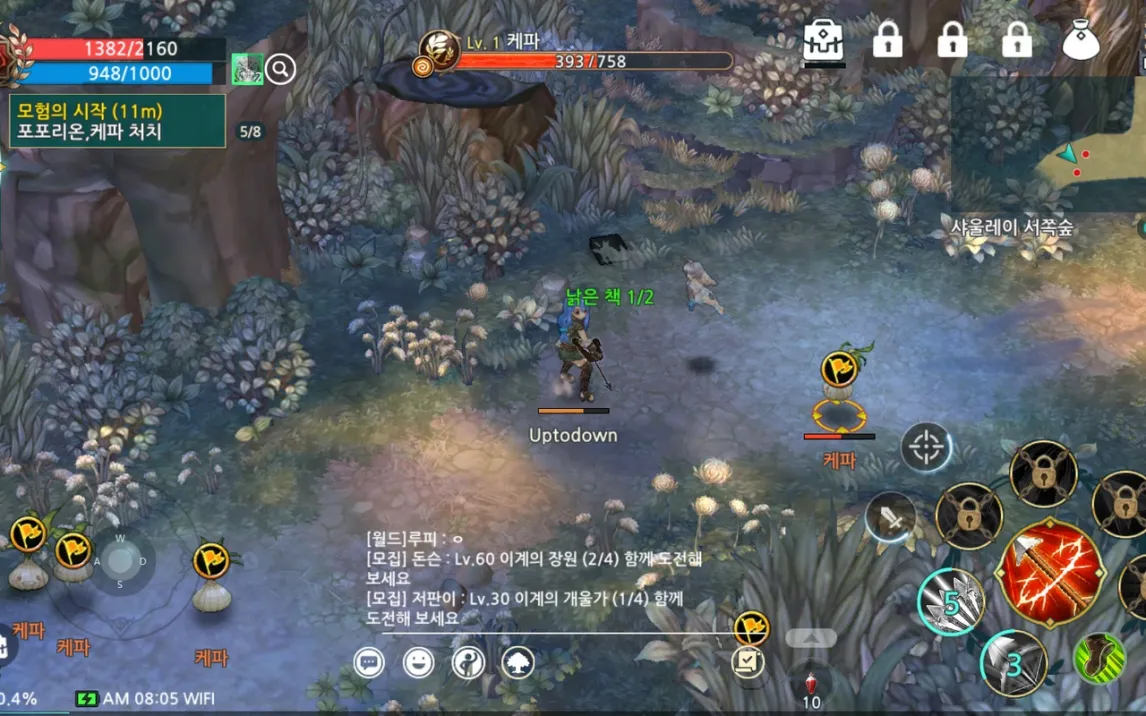The width and height of the screenshot is (1146, 716).
Task: Use the multi-arrow skill showing cooldown 5
Action: pyautogui.click(x=951, y=601)
